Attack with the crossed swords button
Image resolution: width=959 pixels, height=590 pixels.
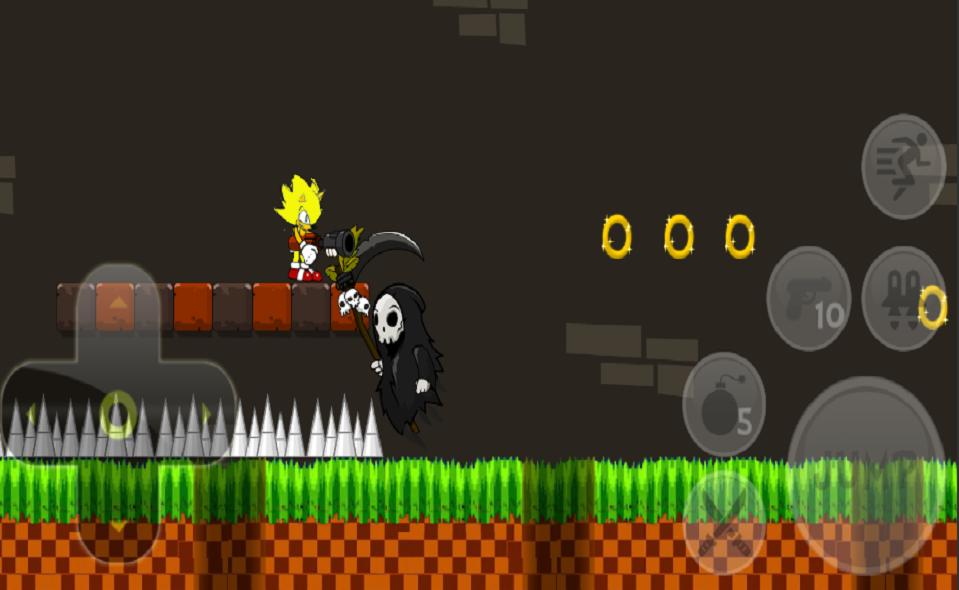click(x=724, y=522)
